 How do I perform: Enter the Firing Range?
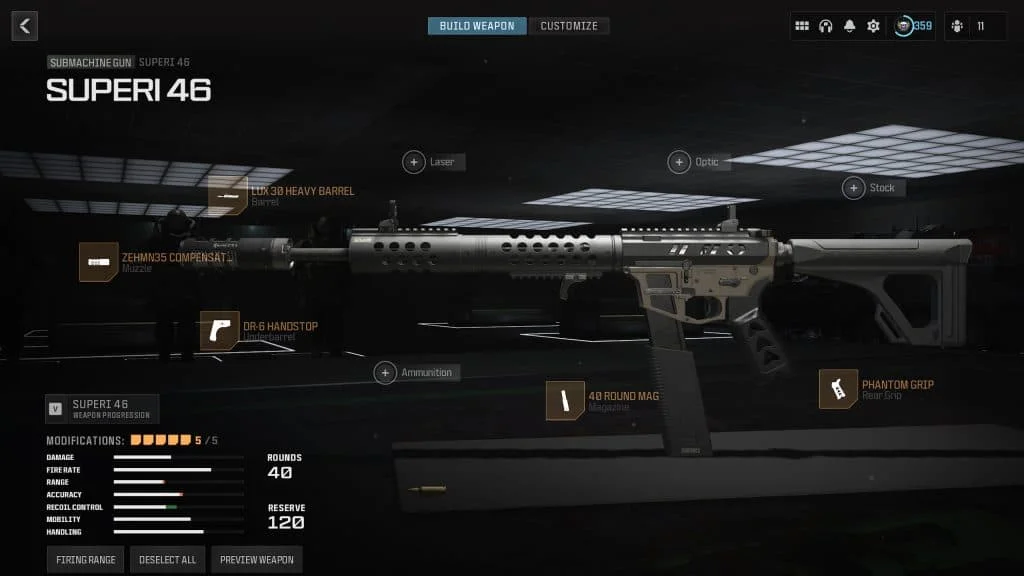click(86, 560)
